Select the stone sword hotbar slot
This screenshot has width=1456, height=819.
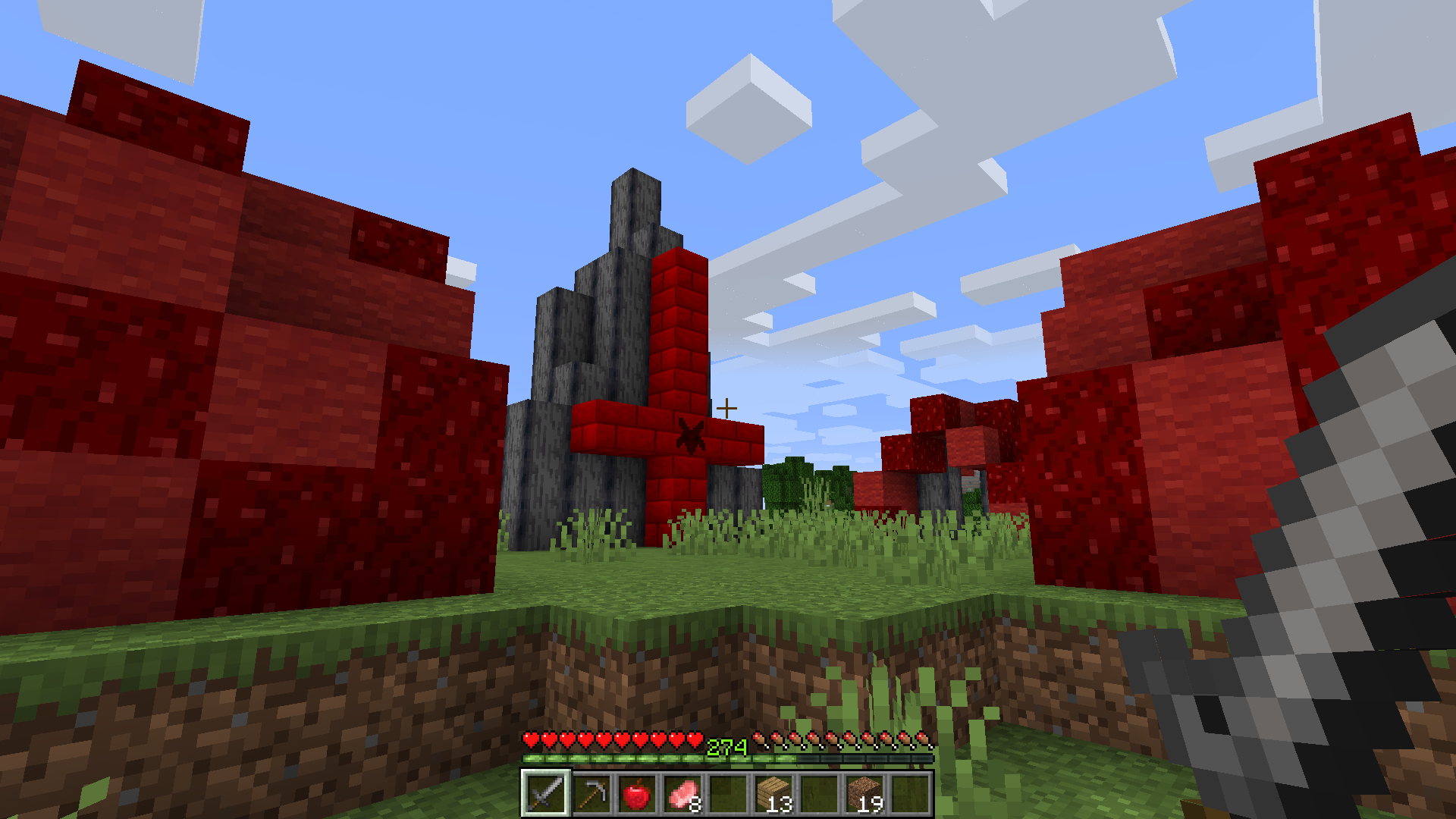(545, 794)
